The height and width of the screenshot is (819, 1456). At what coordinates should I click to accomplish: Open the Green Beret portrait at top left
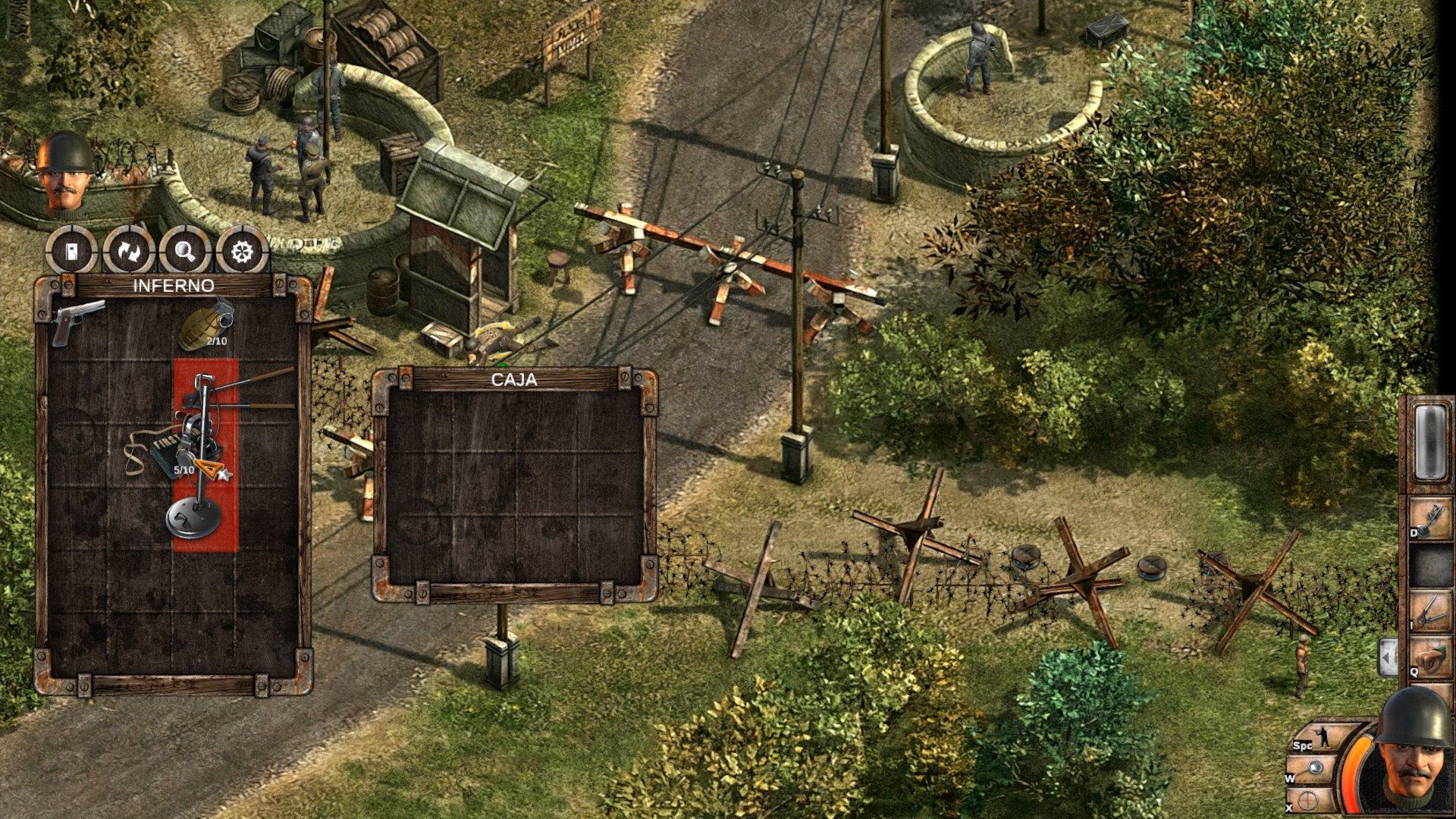64,176
